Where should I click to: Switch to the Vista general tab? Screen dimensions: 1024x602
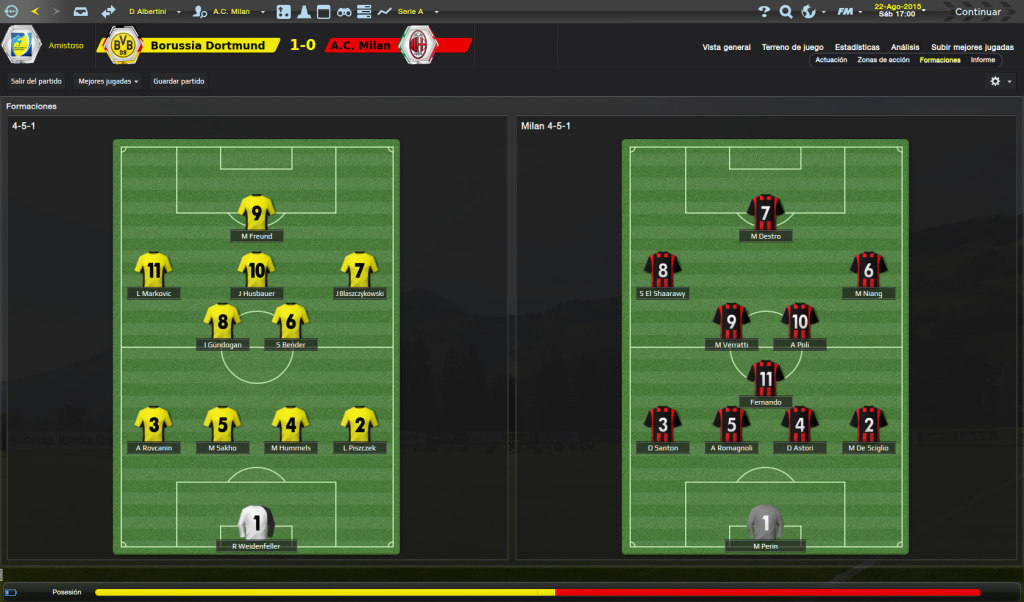point(726,47)
